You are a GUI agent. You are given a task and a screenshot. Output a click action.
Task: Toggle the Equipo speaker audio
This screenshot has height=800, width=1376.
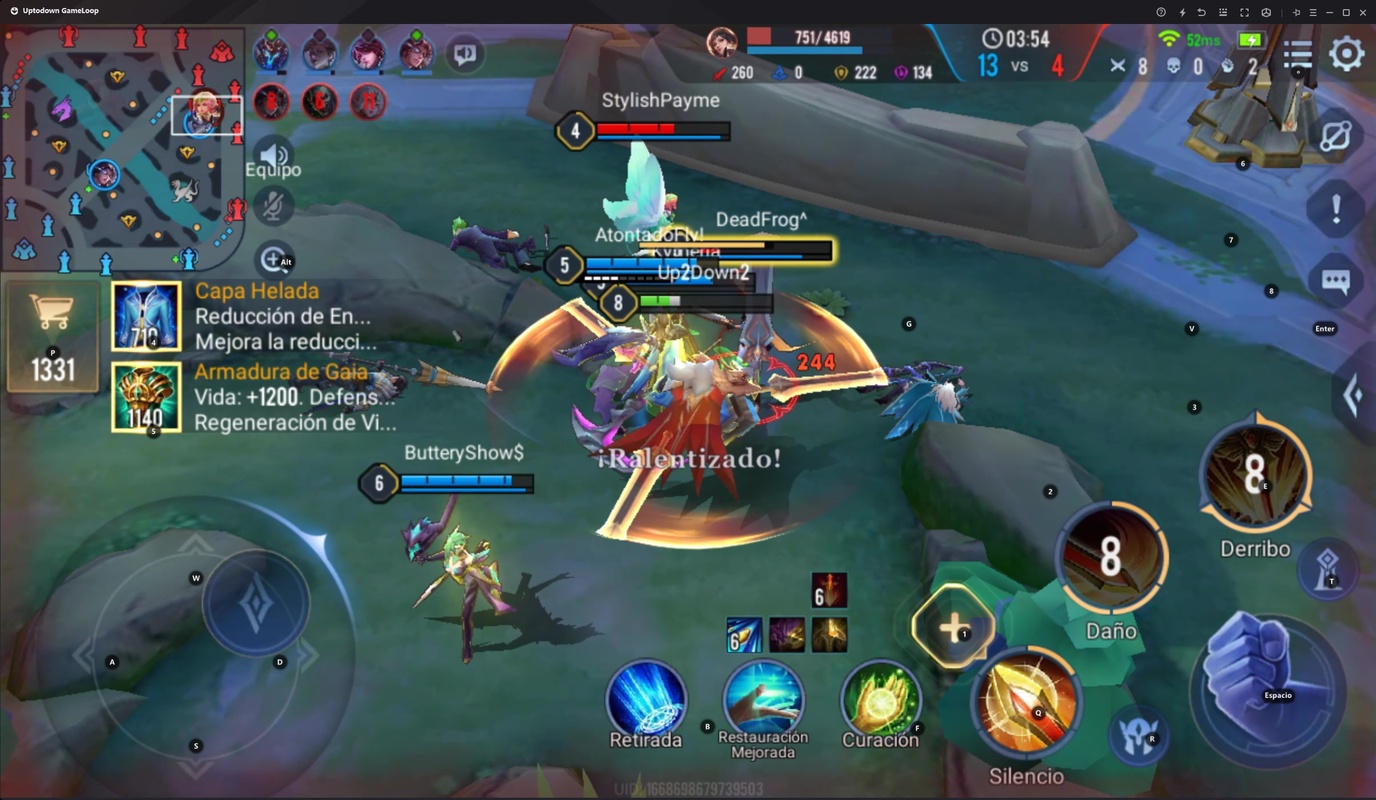[x=273, y=155]
